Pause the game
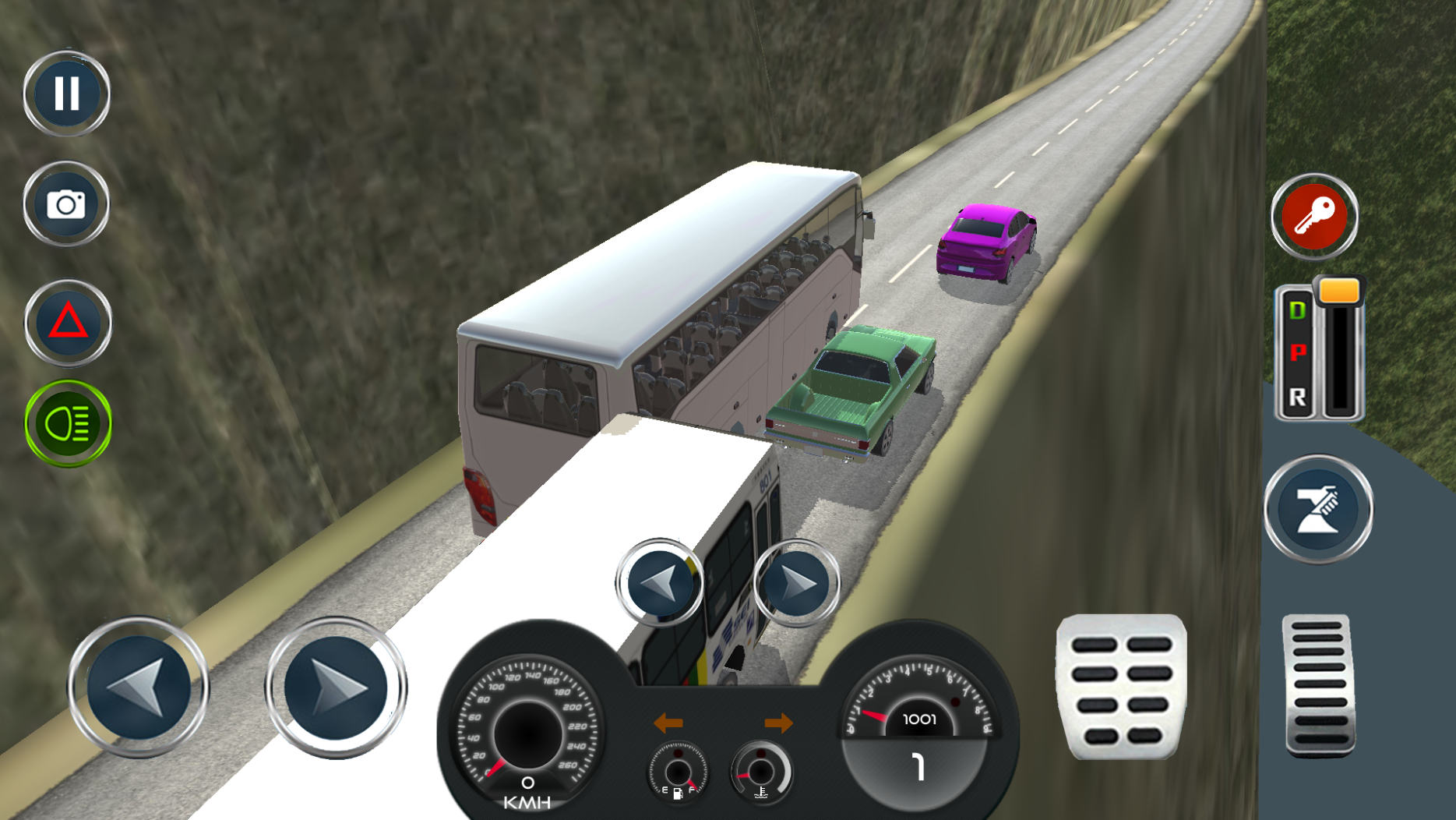Screen dimensions: 1456x820 tap(66, 93)
